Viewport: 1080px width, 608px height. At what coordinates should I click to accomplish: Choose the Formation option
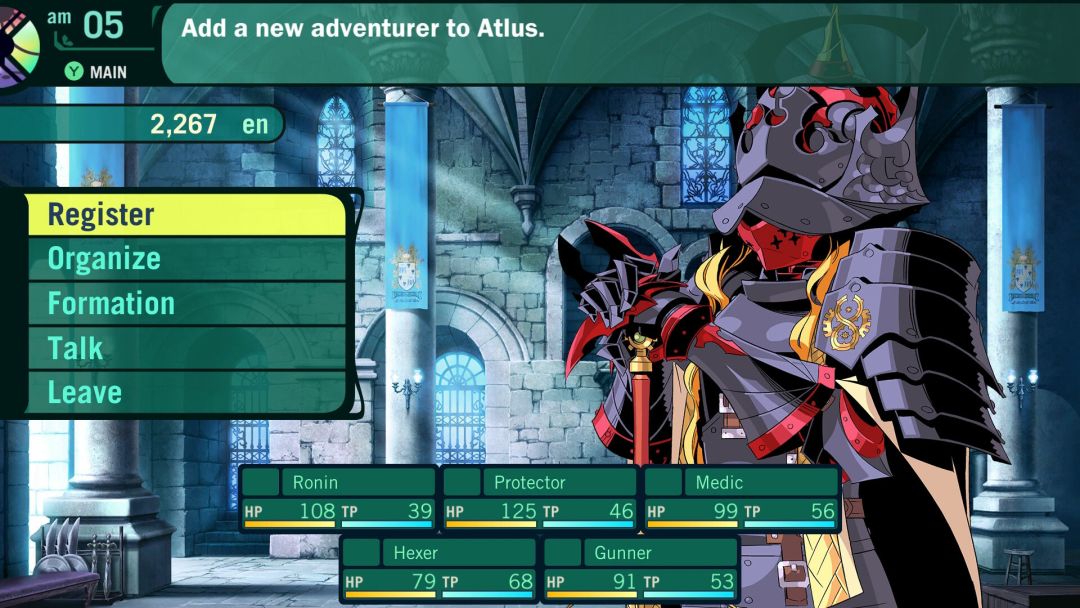pyautogui.click(x=185, y=304)
